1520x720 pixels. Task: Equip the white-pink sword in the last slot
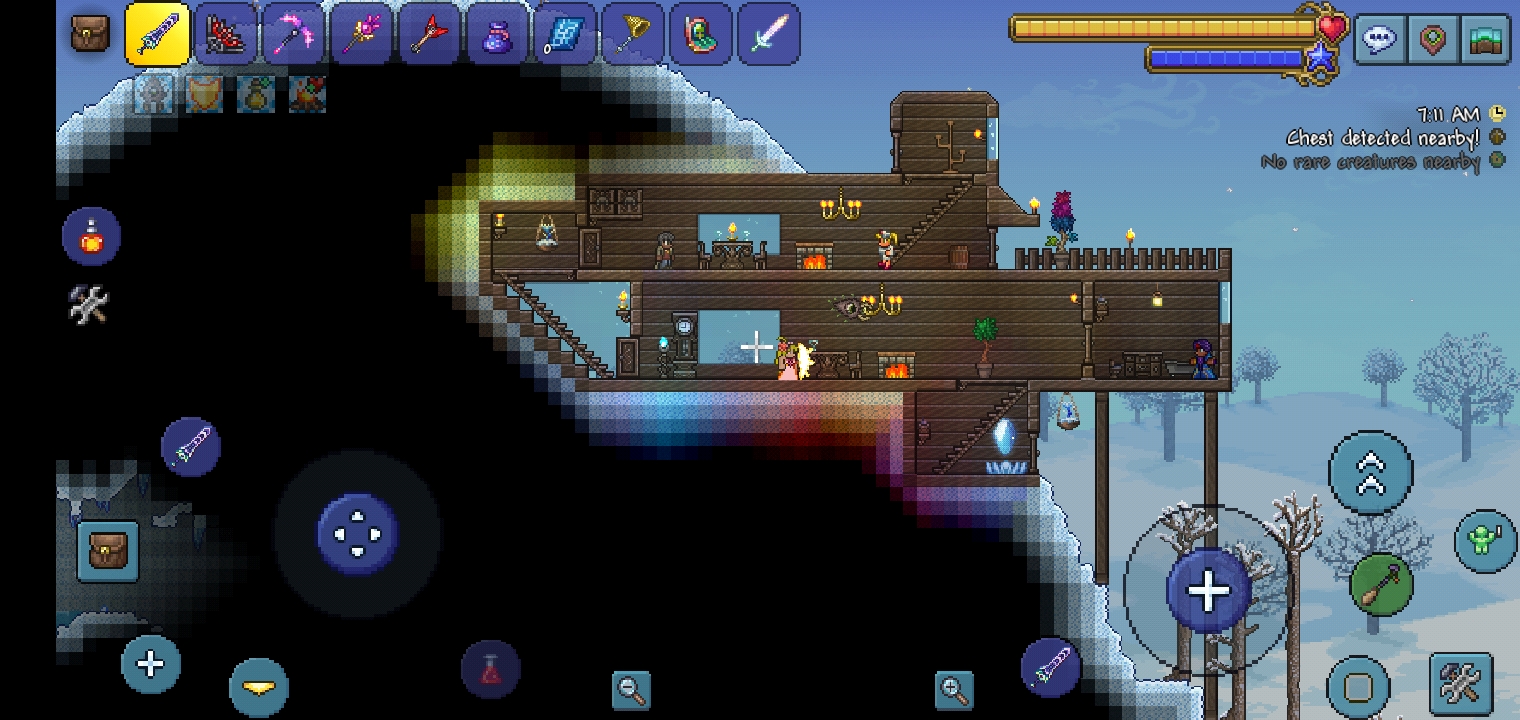(x=769, y=34)
